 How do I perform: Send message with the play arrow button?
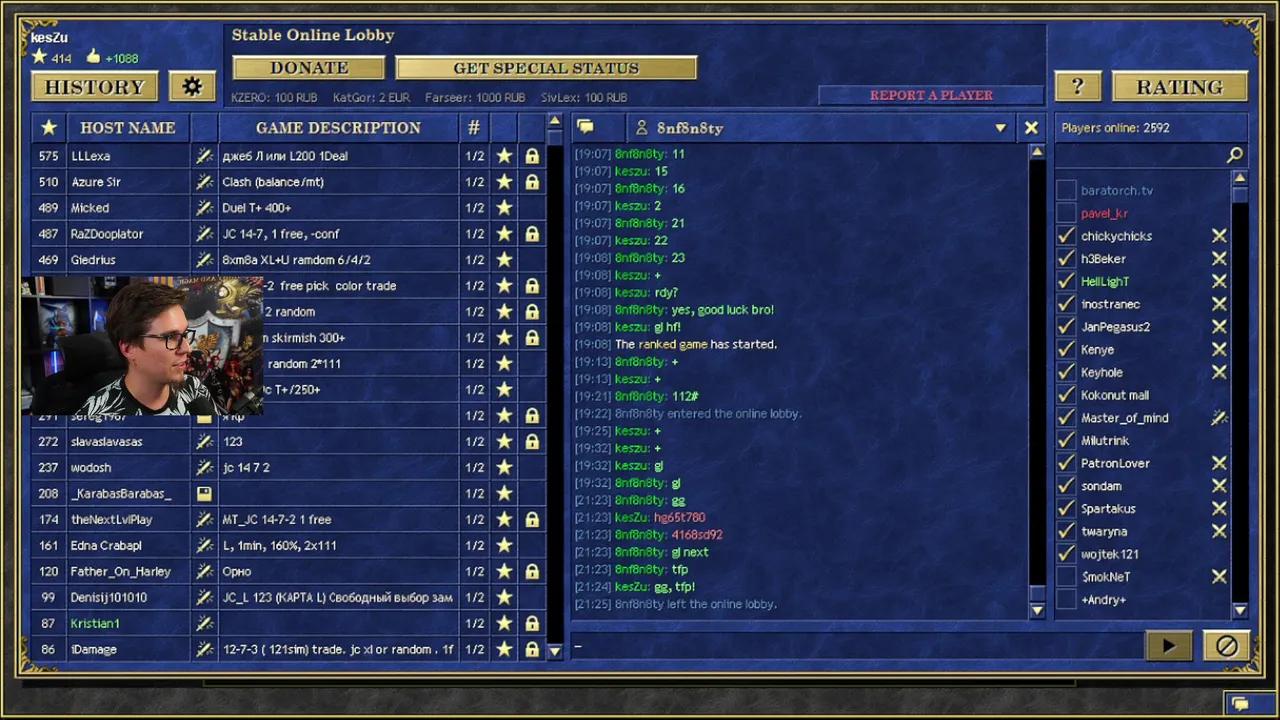1169,646
